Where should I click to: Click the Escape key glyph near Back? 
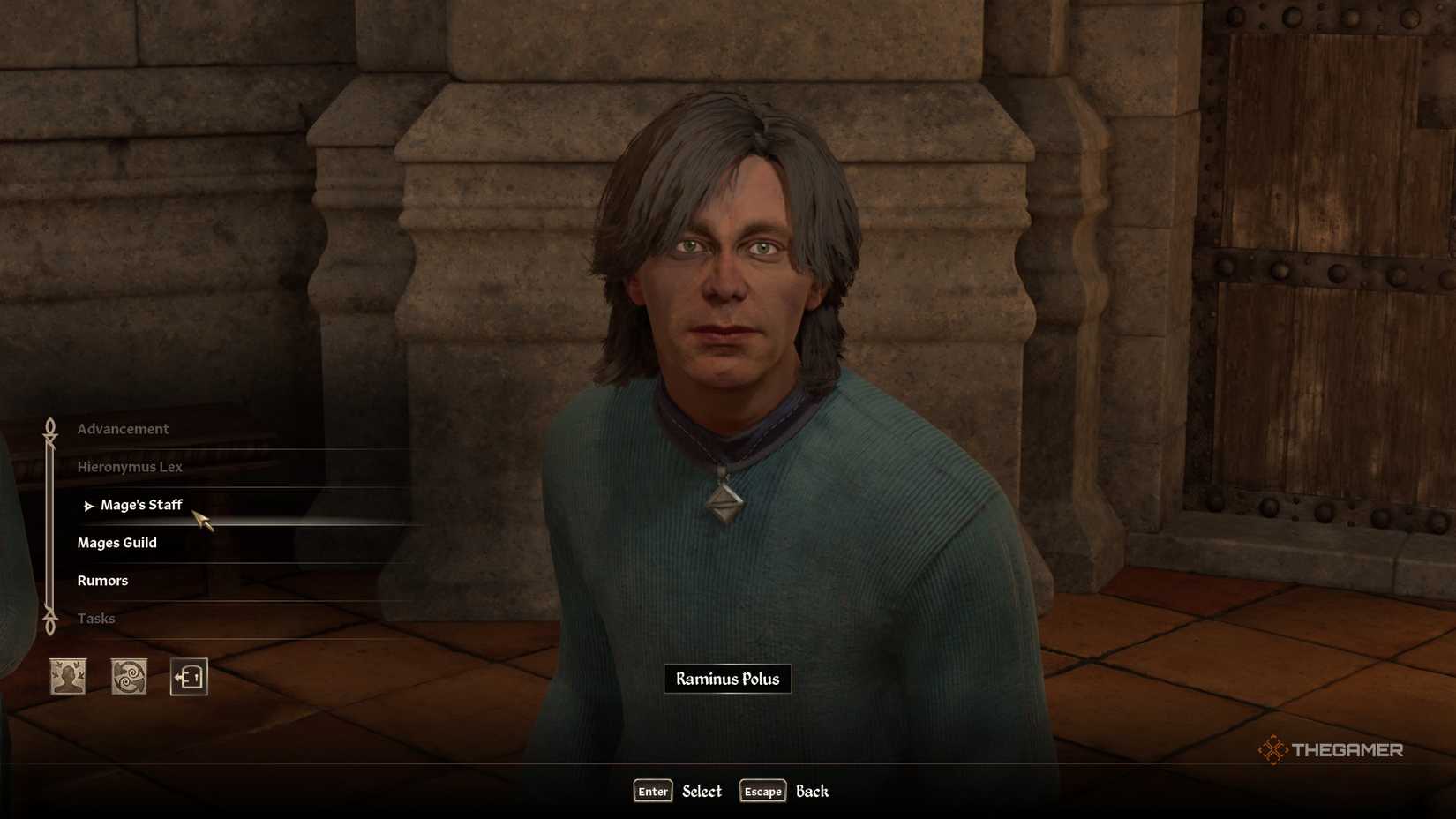click(761, 791)
